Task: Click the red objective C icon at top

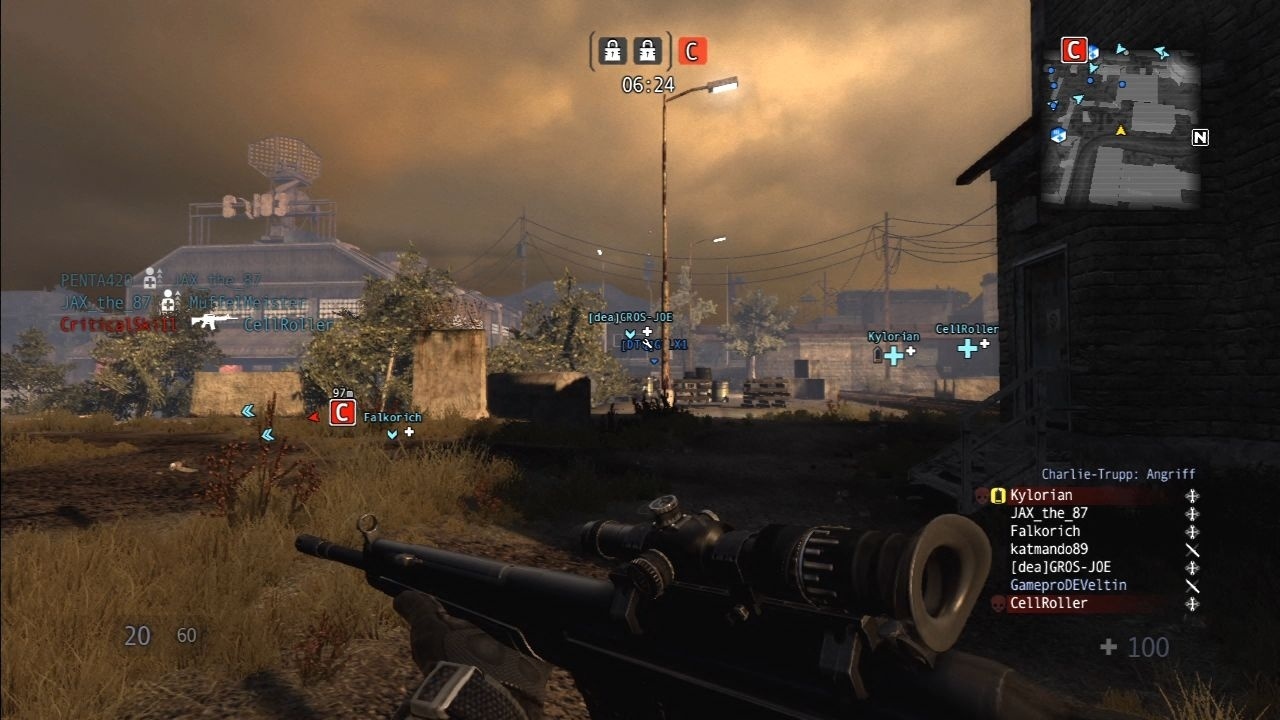Action: (693, 50)
